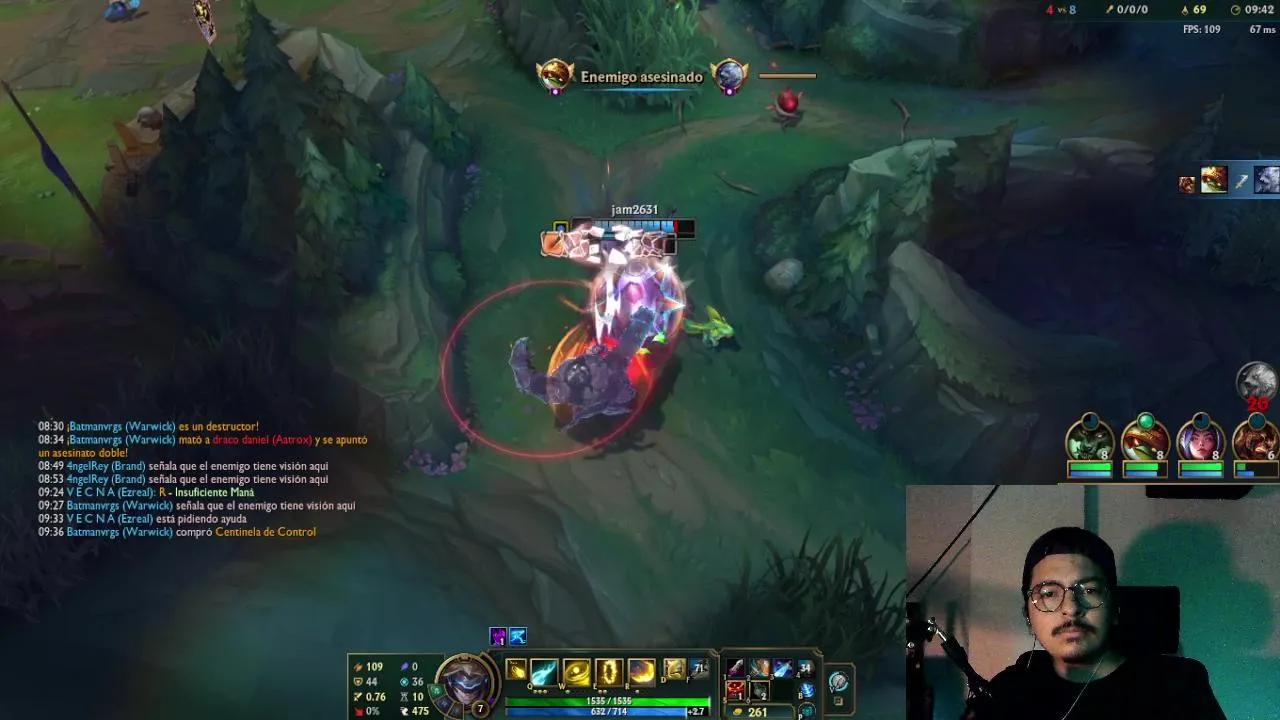The image size is (1280, 720).
Task: Click the blue Recall icon labeled B
Action: 806,688
